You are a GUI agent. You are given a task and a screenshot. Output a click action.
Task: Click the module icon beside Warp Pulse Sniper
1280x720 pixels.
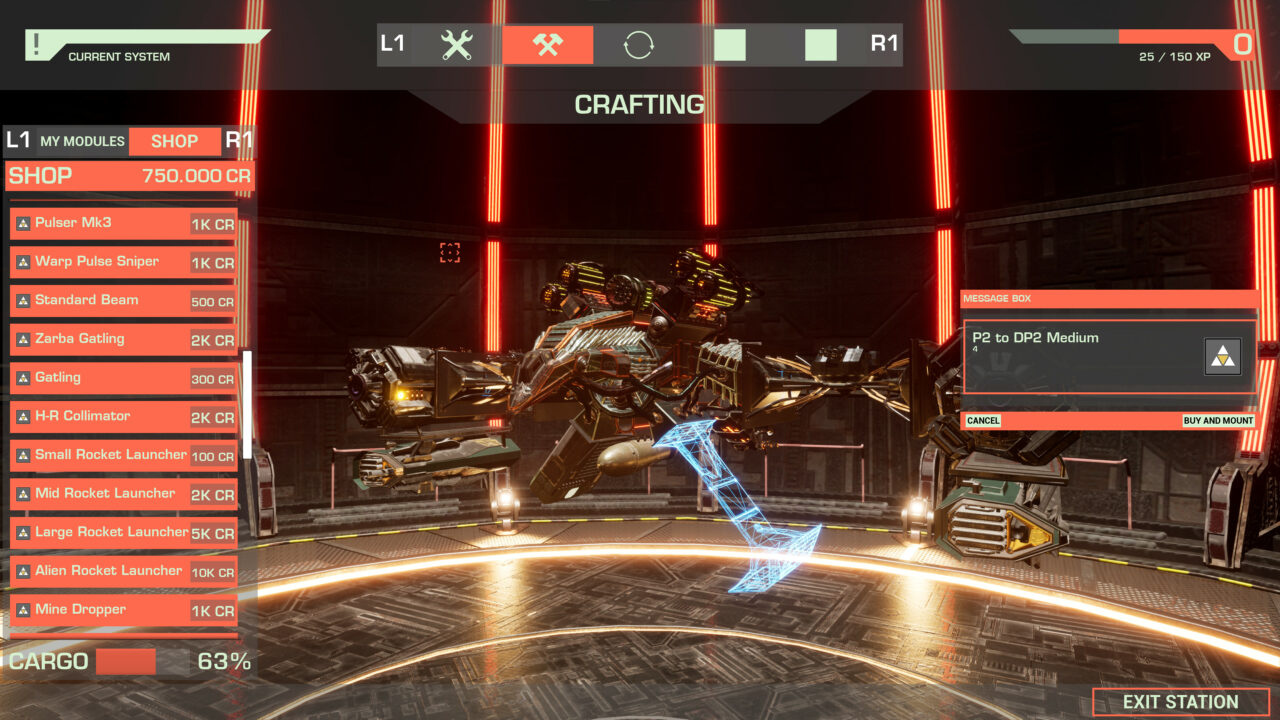click(x=22, y=262)
